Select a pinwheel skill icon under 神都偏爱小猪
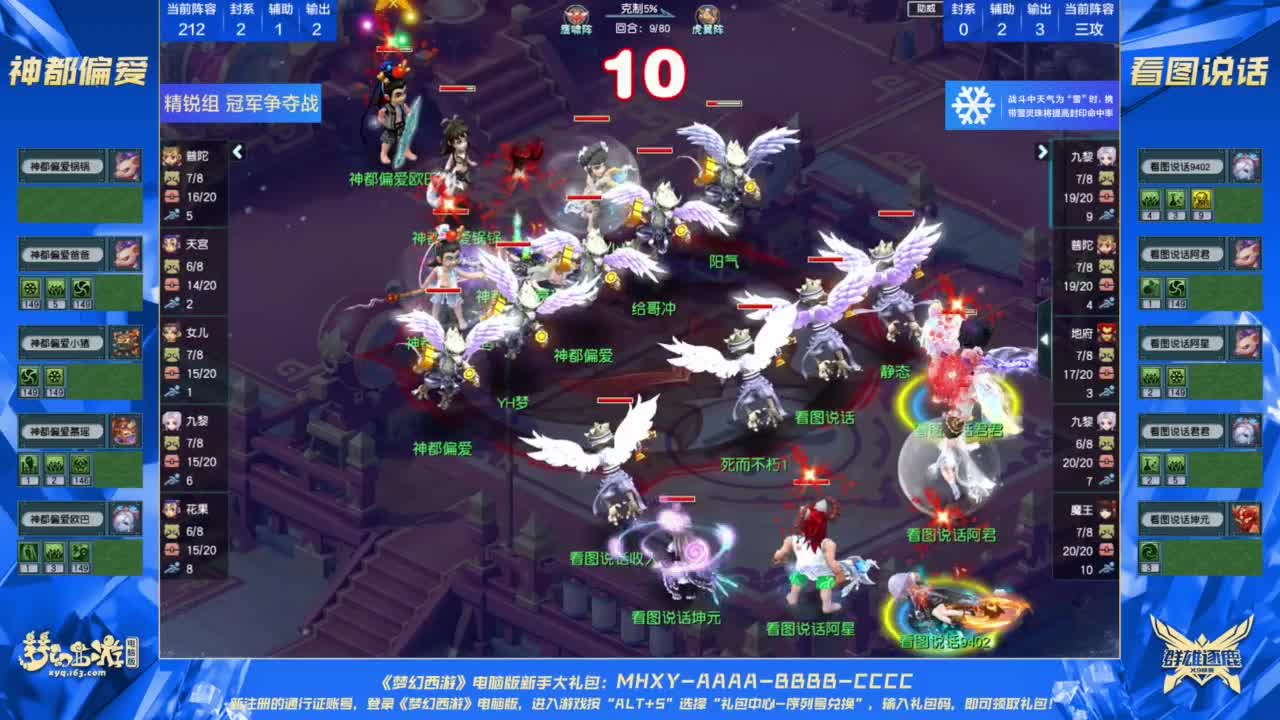Image resolution: width=1280 pixels, height=720 pixels. tap(27, 378)
